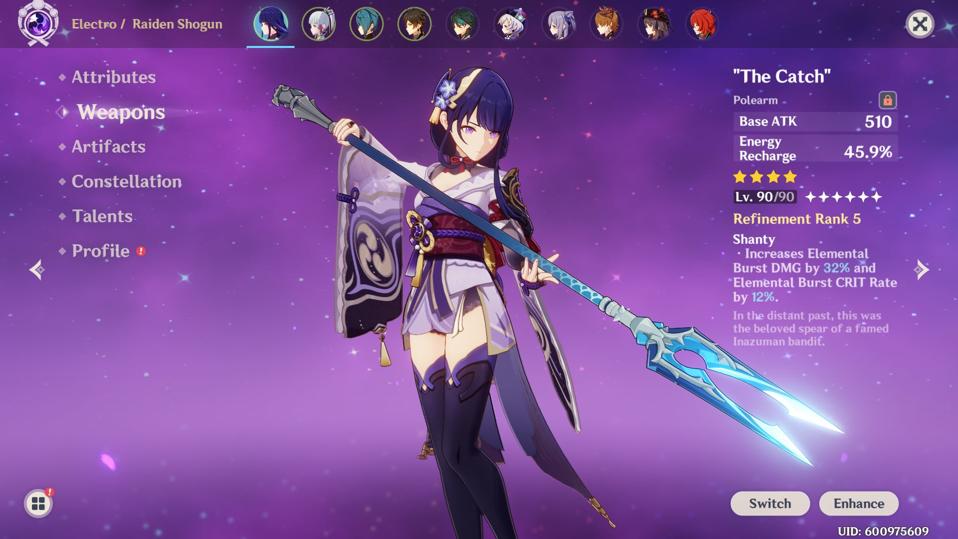
Task: Enhance "The Catch" polearm
Action: [x=858, y=503]
